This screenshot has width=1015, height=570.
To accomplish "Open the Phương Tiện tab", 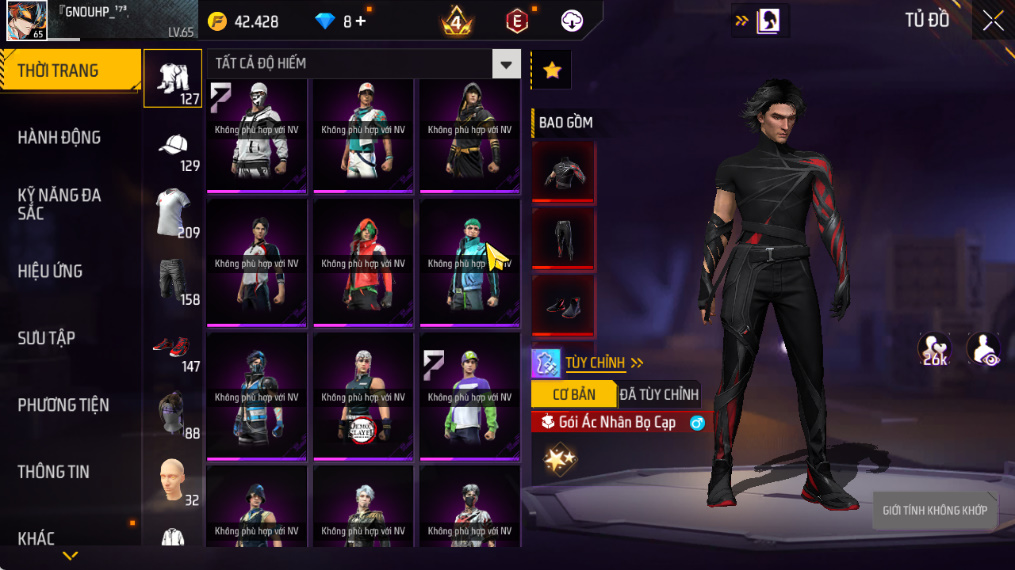I will (x=63, y=405).
